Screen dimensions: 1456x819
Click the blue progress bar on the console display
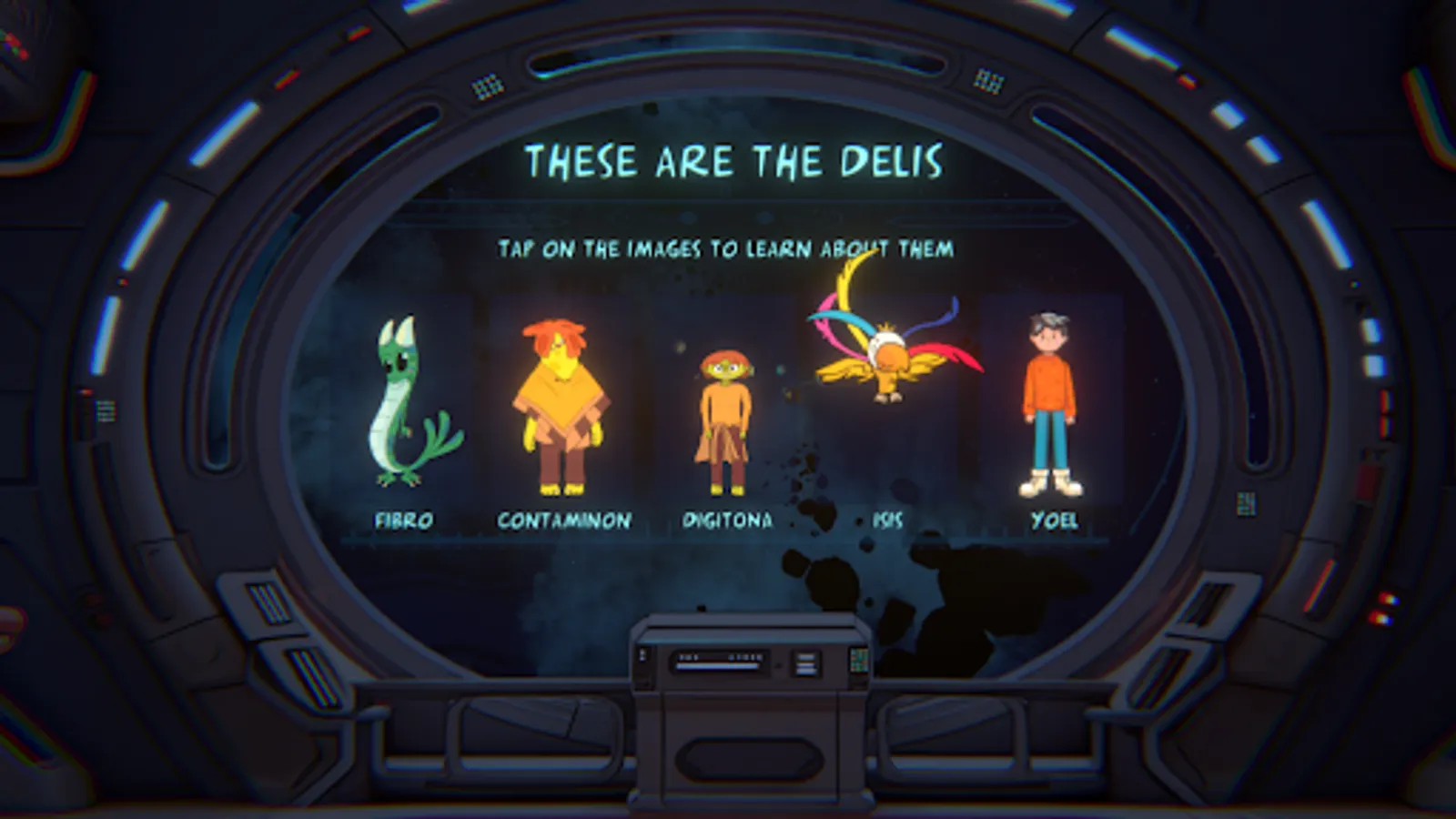tap(716, 666)
